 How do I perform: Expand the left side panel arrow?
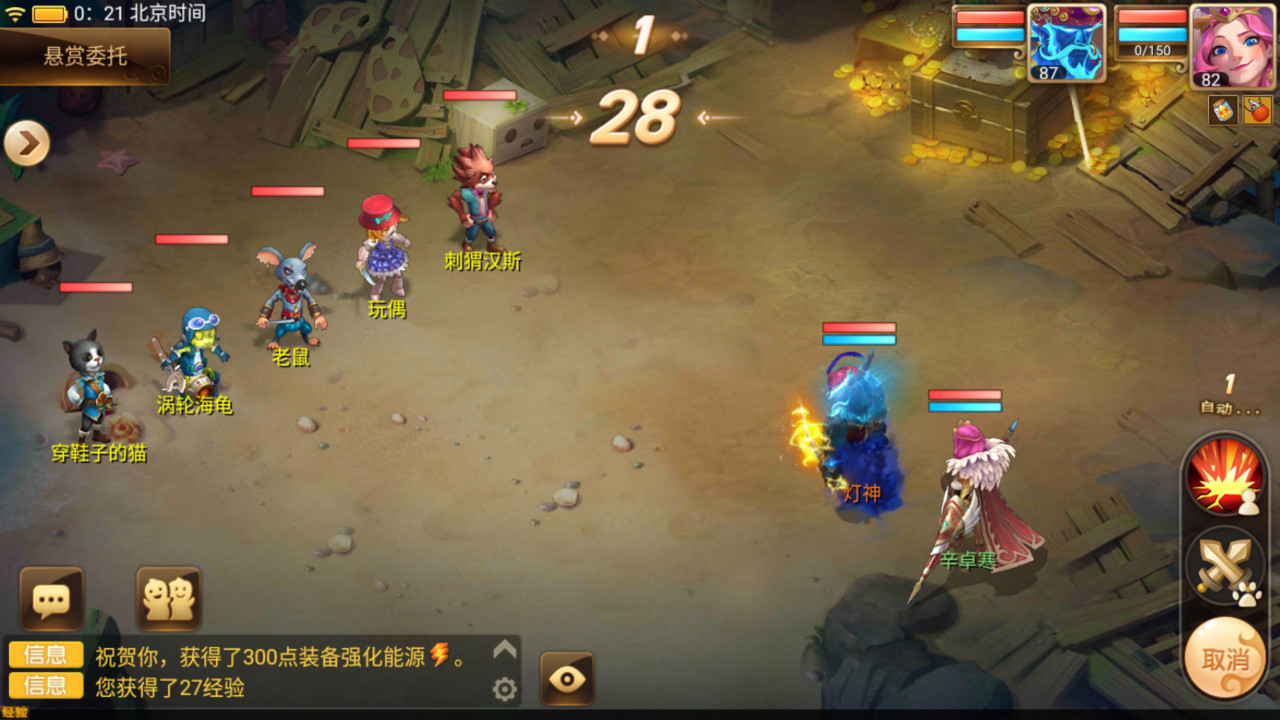coord(27,143)
